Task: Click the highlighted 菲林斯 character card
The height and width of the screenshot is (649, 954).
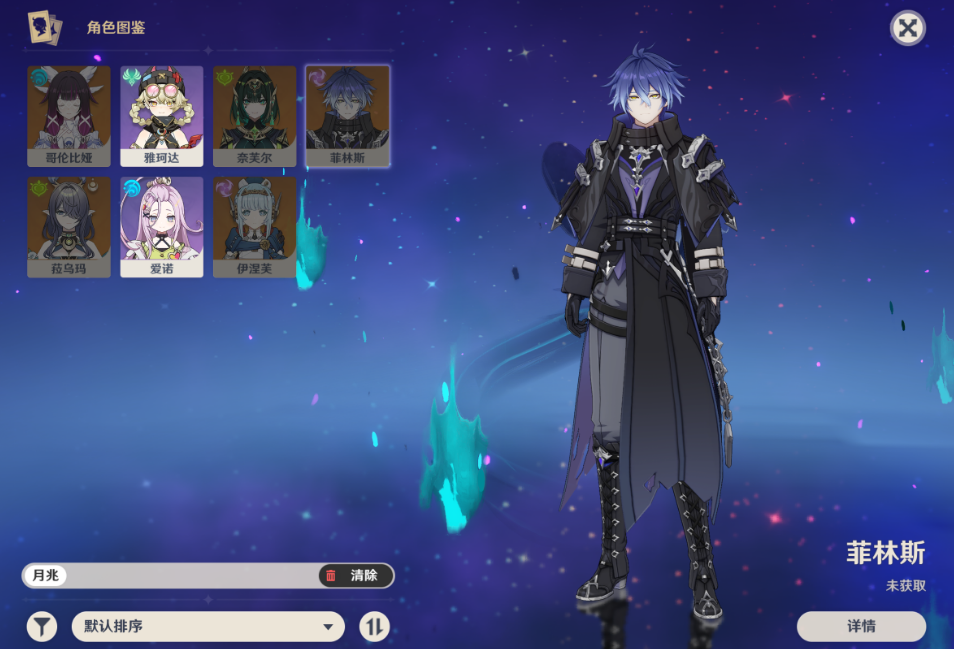Action: [347, 115]
